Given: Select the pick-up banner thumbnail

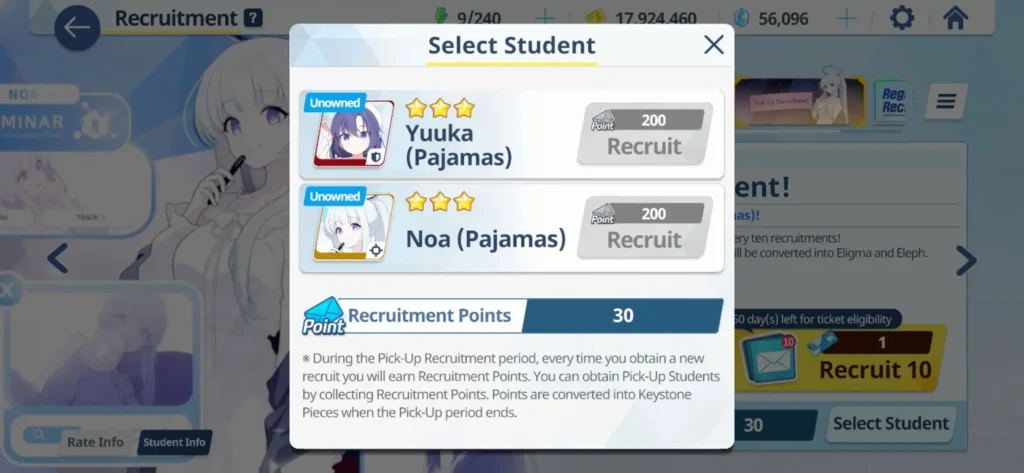Looking at the screenshot, I should [800, 102].
